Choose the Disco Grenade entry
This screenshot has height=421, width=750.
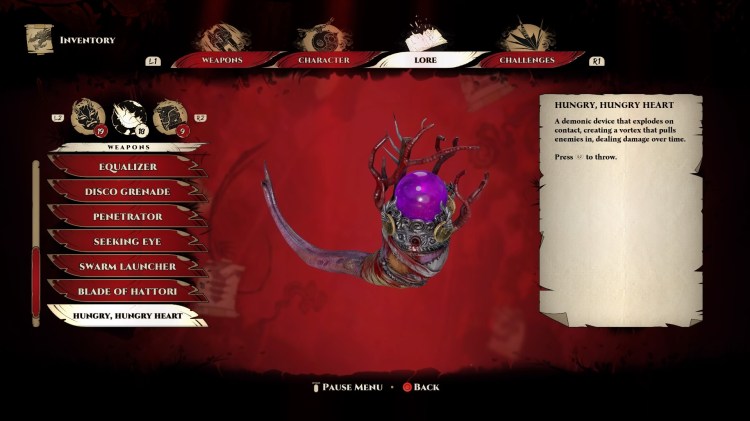point(127,192)
